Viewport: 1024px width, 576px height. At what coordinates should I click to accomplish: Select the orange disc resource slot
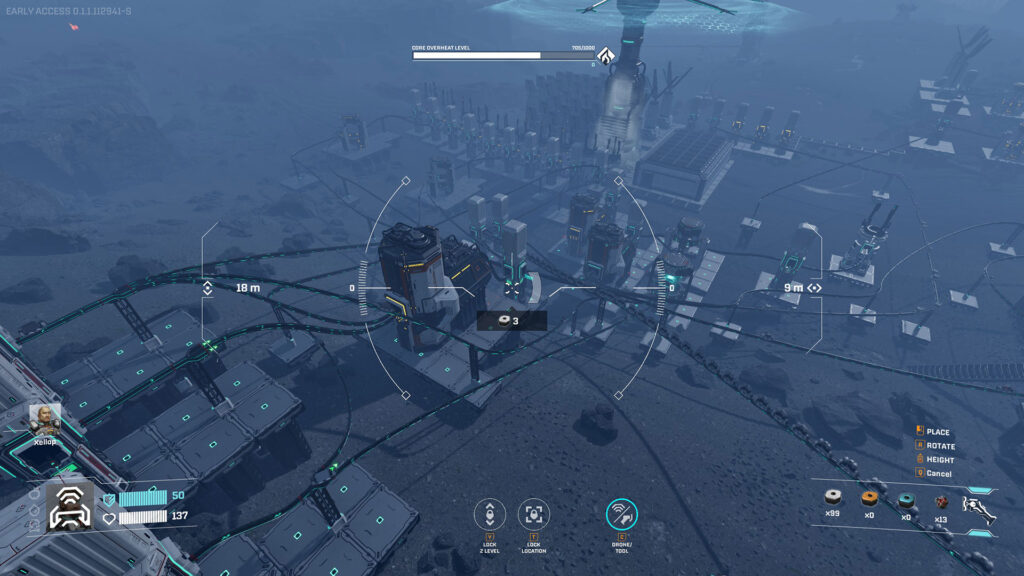[869, 499]
